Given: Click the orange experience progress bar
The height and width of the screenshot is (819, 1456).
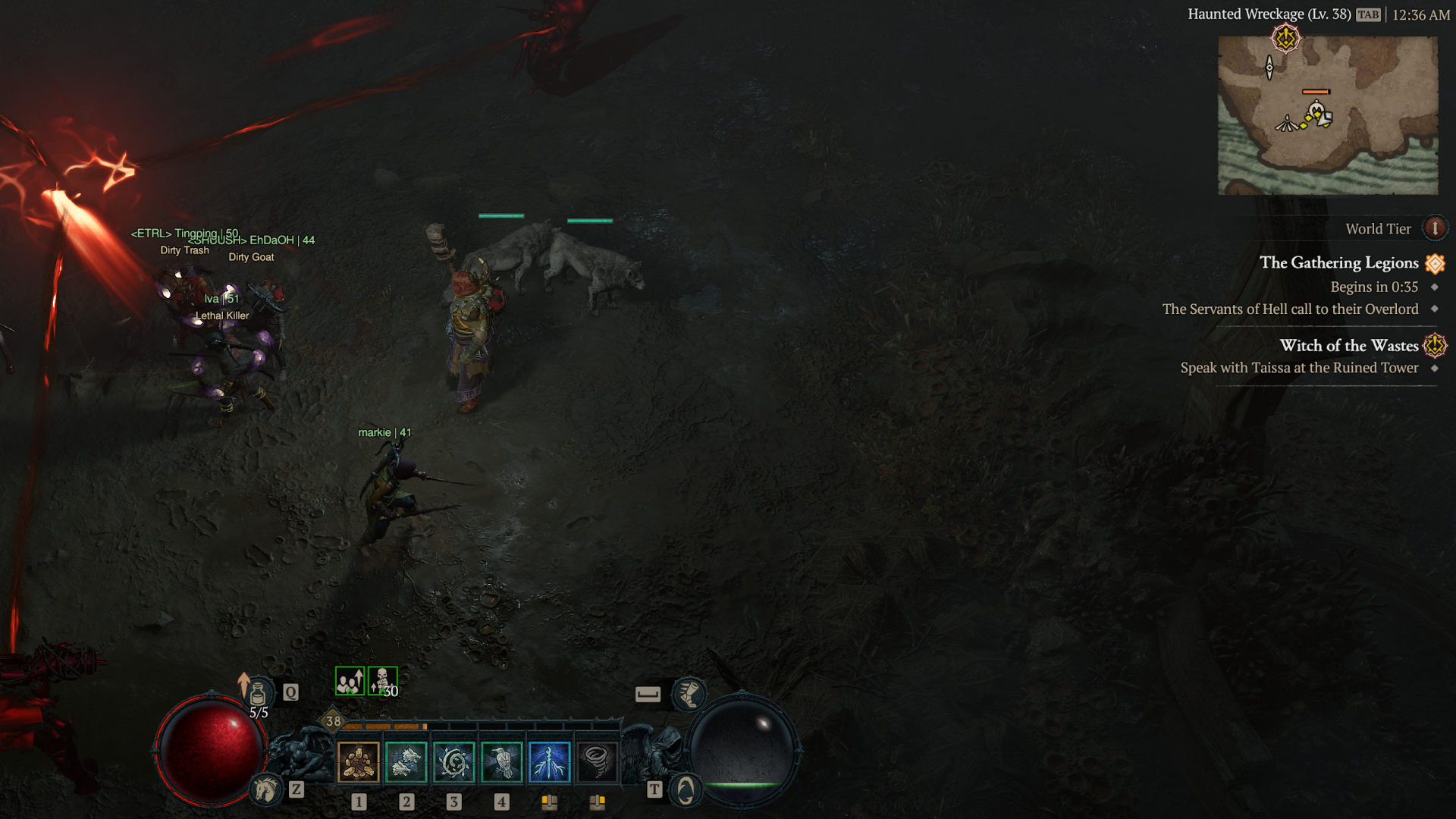Looking at the screenshot, I should tap(387, 726).
